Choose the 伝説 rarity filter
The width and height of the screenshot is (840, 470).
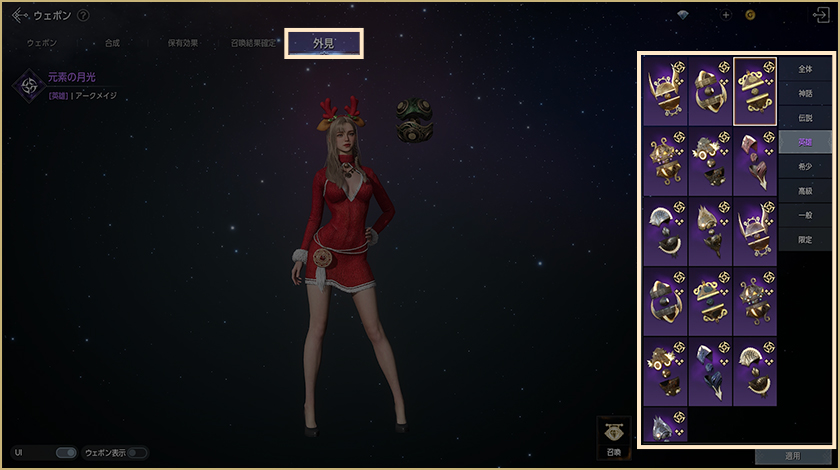(806, 118)
